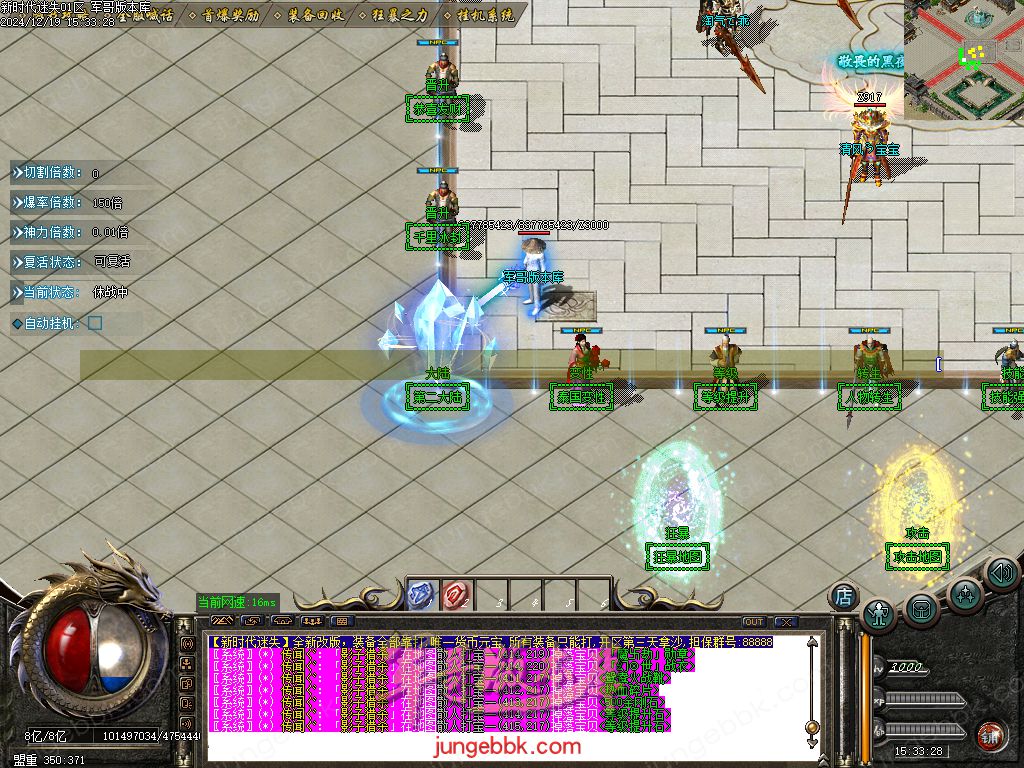Close the chat panel with the X button
Screen dimensions: 1024x768
coord(785,622)
